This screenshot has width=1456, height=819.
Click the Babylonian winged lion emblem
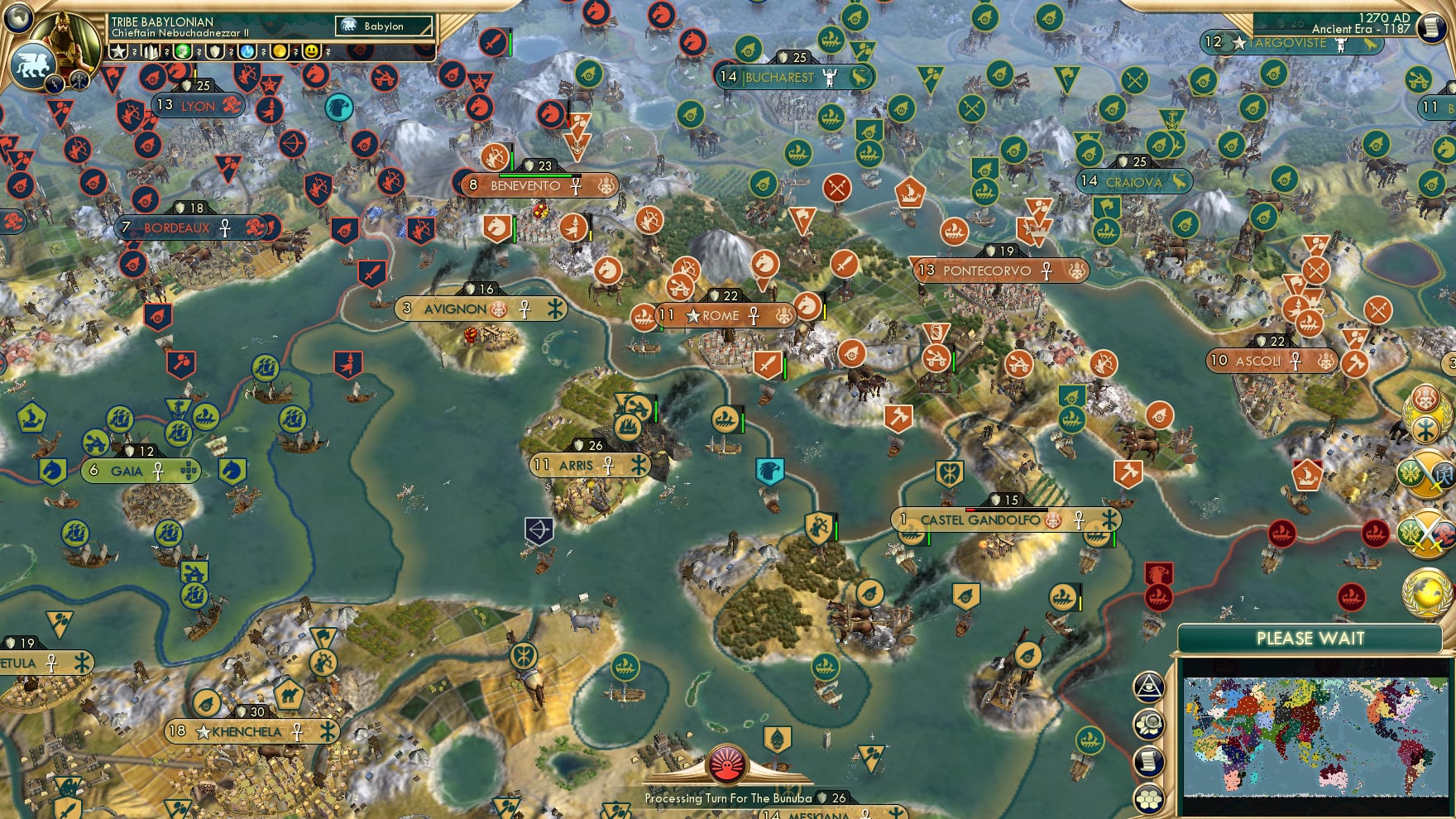[x=31, y=65]
